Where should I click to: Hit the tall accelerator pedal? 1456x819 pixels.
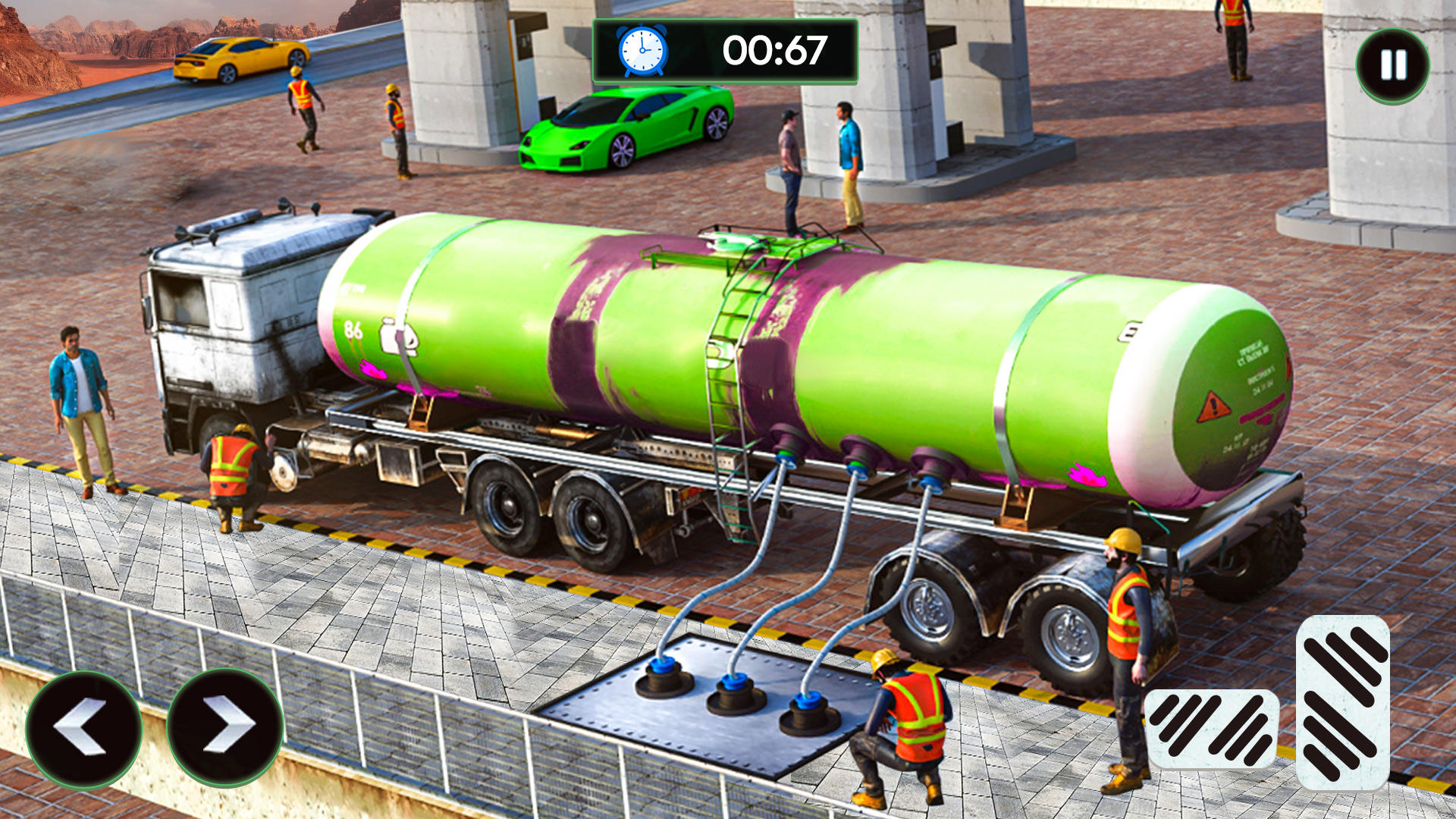click(1343, 701)
